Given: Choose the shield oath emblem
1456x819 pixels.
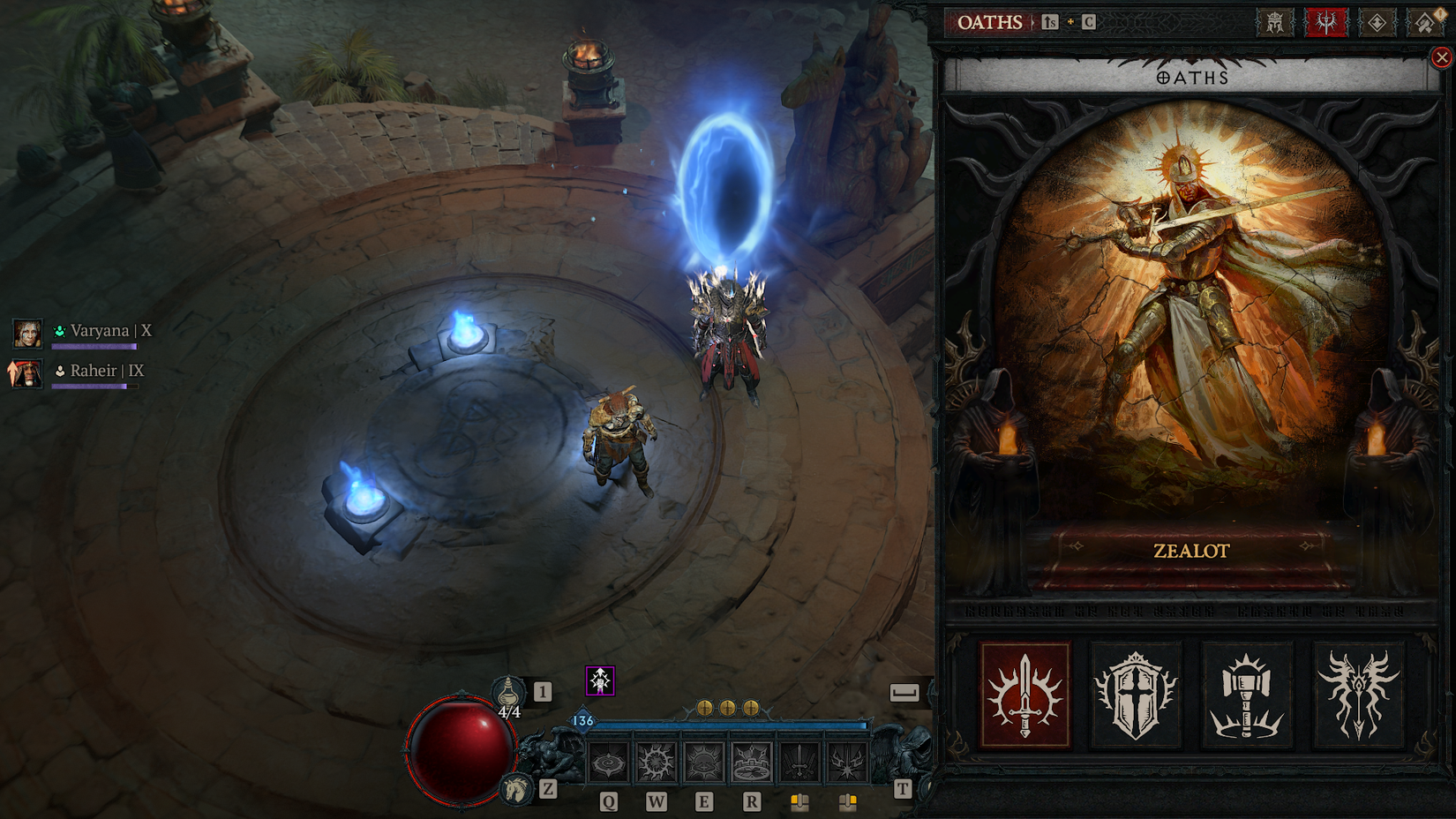Looking at the screenshot, I should coord(1135,695).
